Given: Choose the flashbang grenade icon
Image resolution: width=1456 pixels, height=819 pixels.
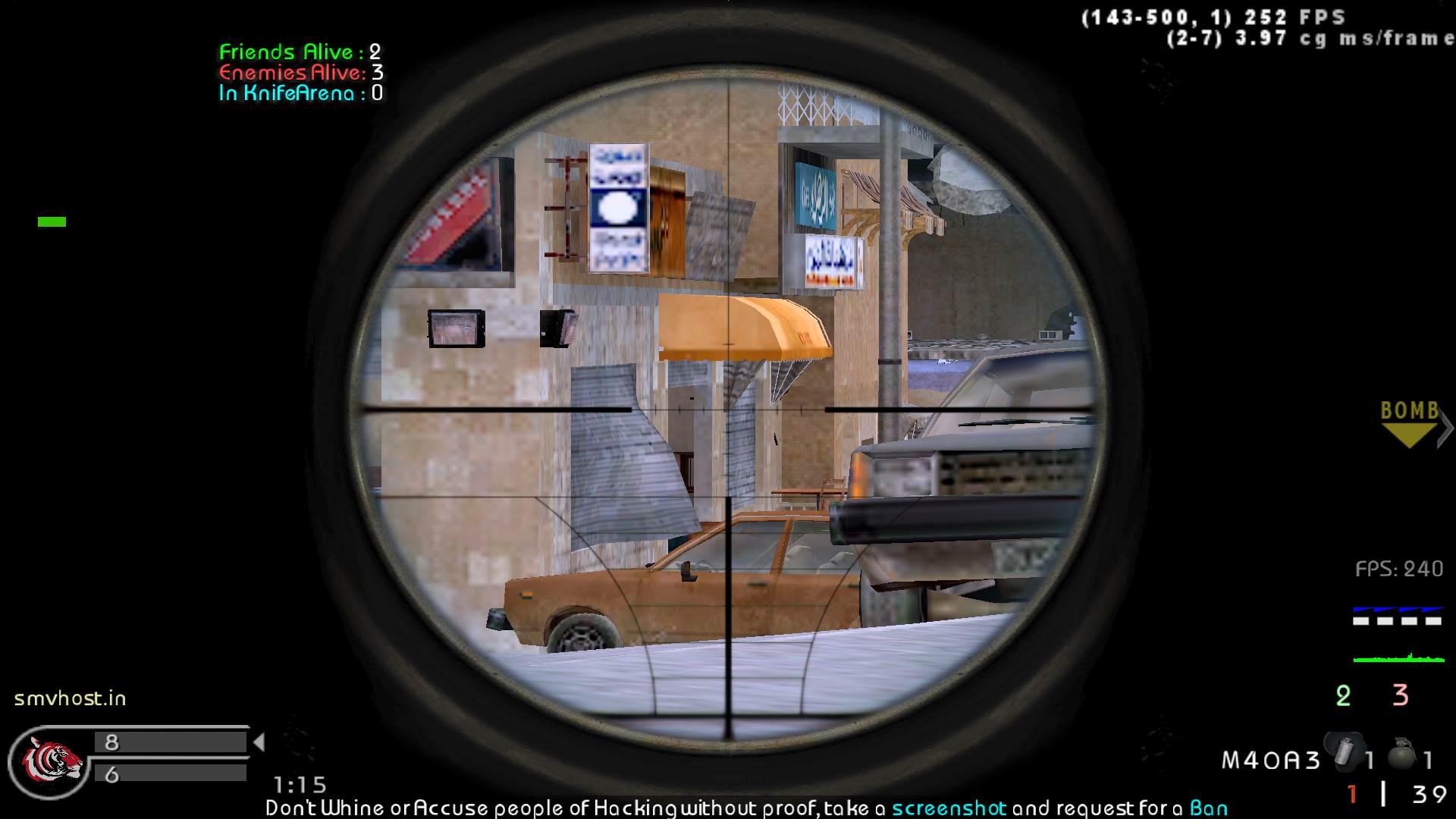Looking at the screenshot, I should pyautogui.click(x=1343, y=750).
